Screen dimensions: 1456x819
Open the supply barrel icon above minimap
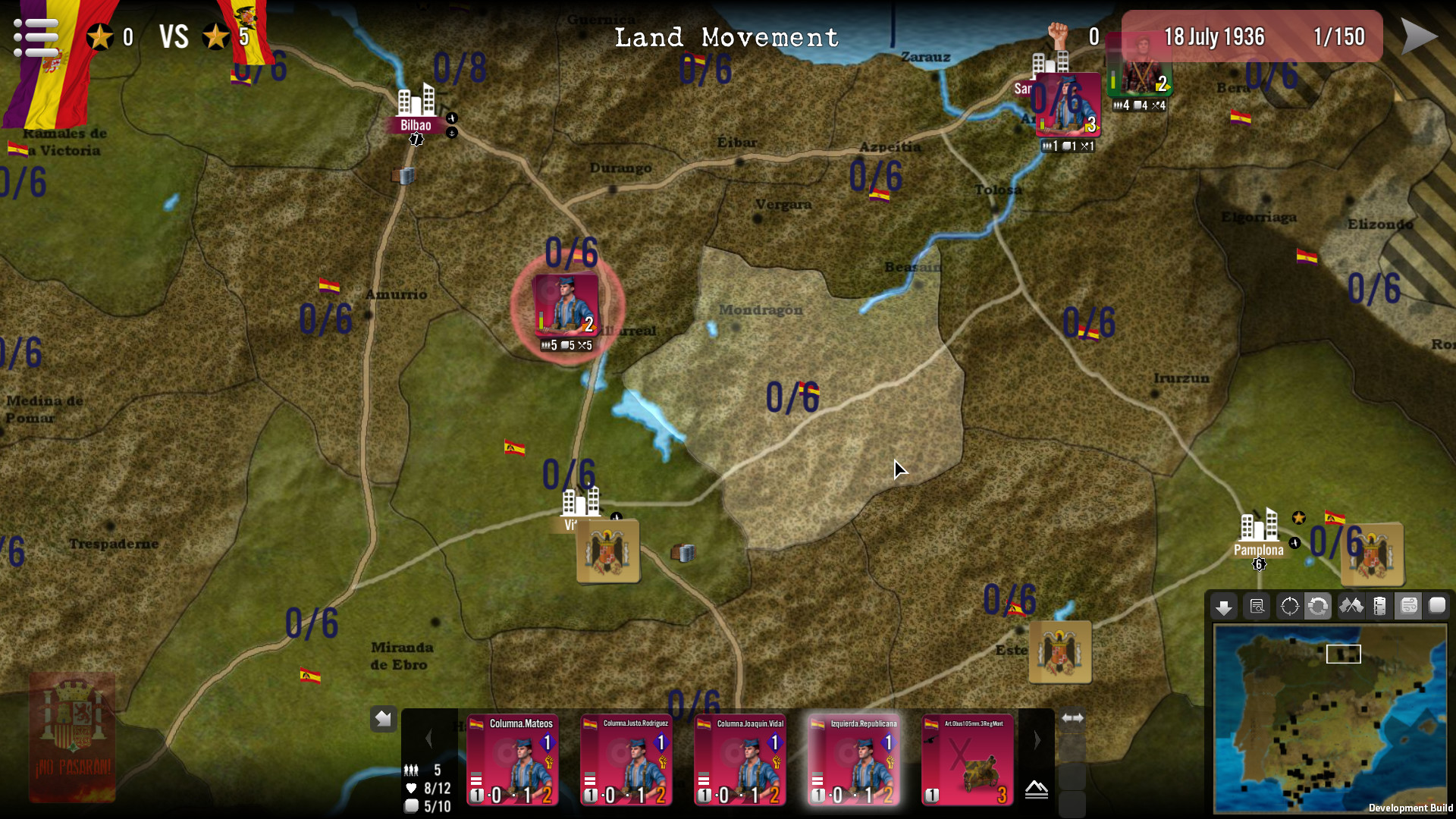[x=1379, y=607]
